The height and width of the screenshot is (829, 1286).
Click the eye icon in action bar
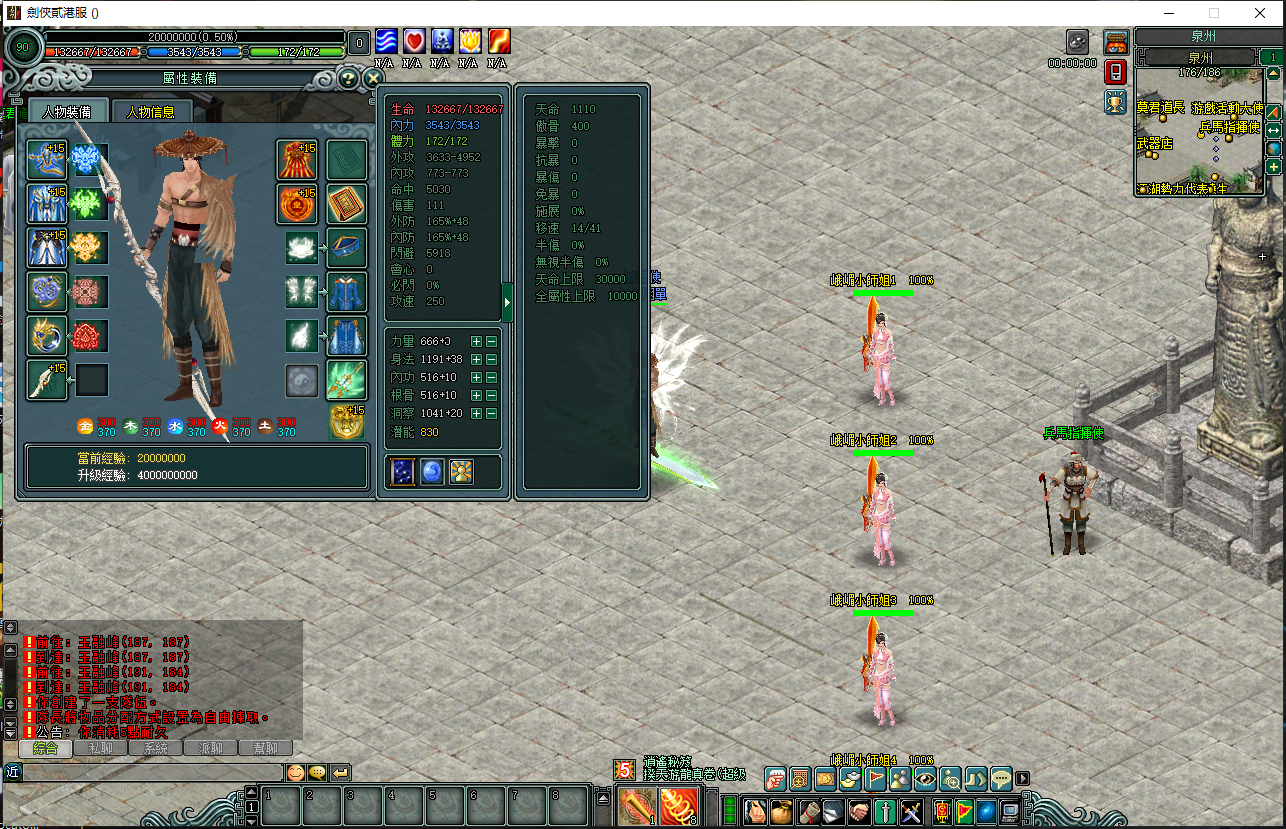click(x=925, y=778)
